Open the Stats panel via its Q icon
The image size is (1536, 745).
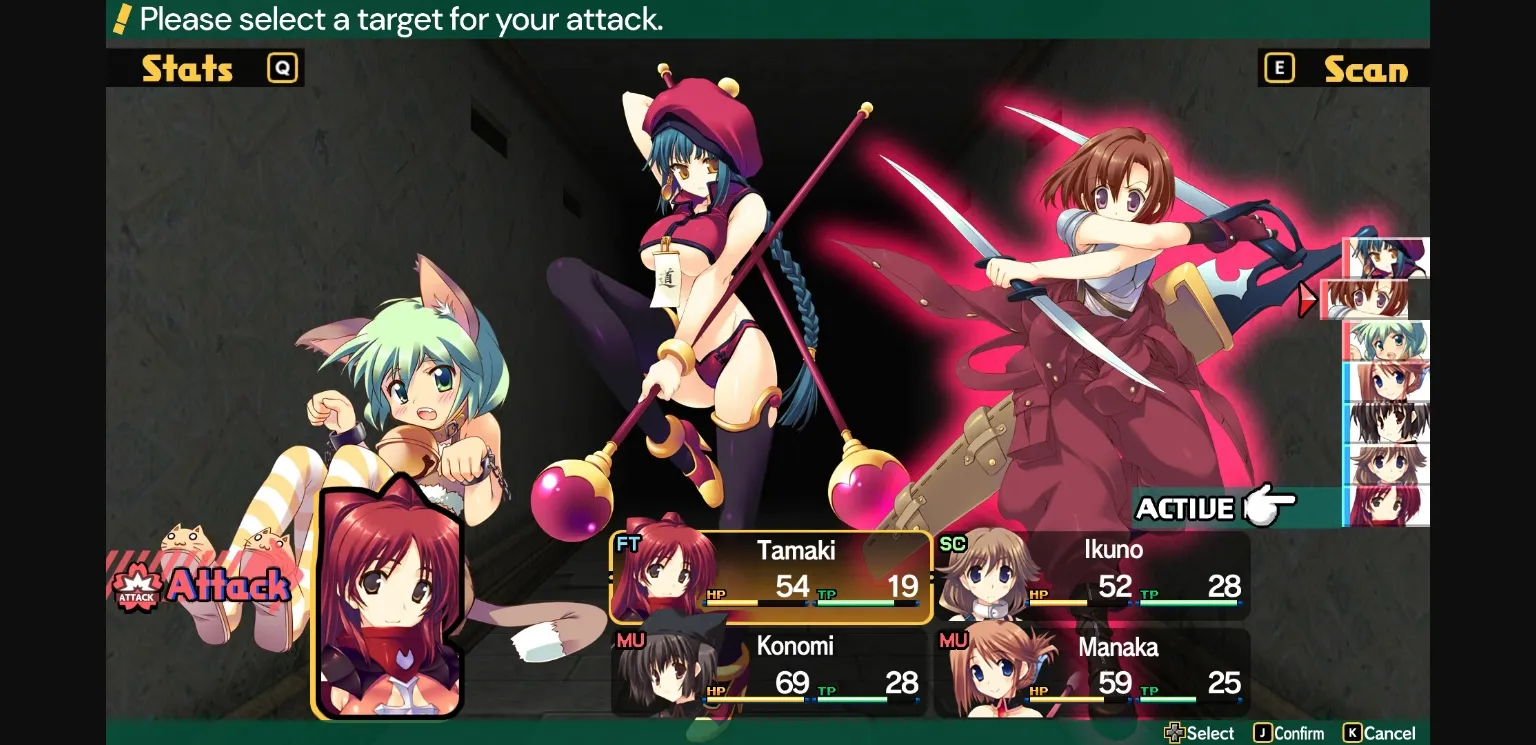click(x=281, y=67)
